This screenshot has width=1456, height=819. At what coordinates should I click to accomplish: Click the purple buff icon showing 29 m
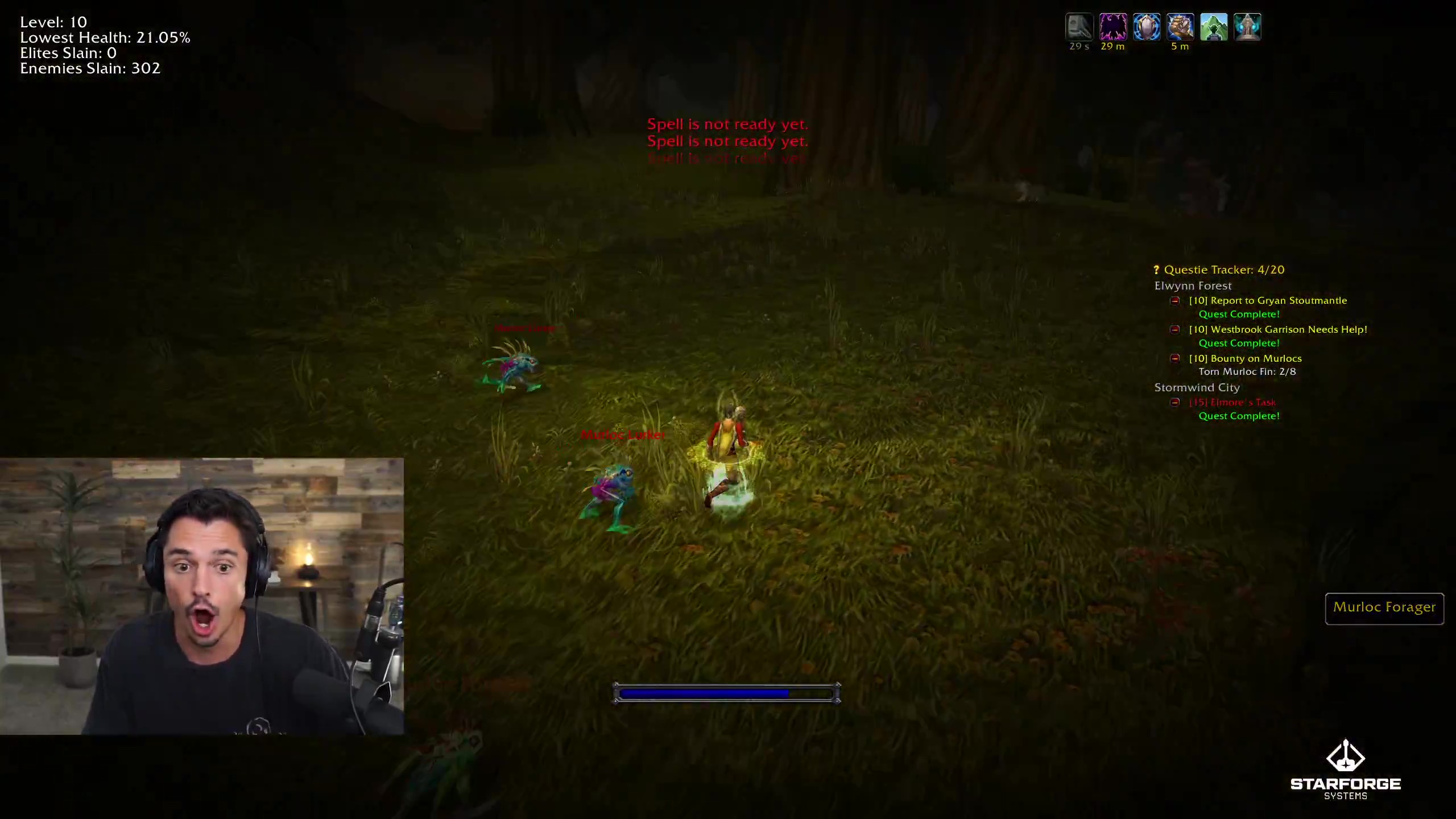point(1113,26)
